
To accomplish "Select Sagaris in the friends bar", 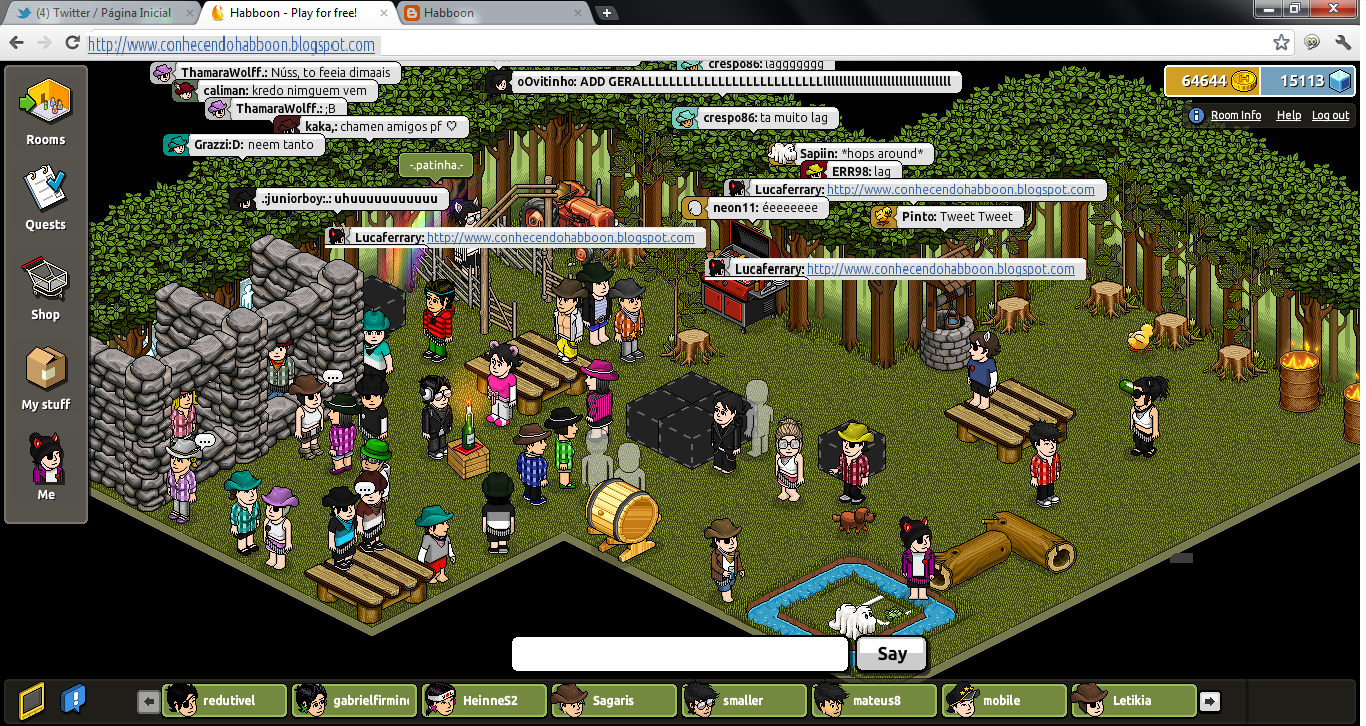I will (613, 700).
